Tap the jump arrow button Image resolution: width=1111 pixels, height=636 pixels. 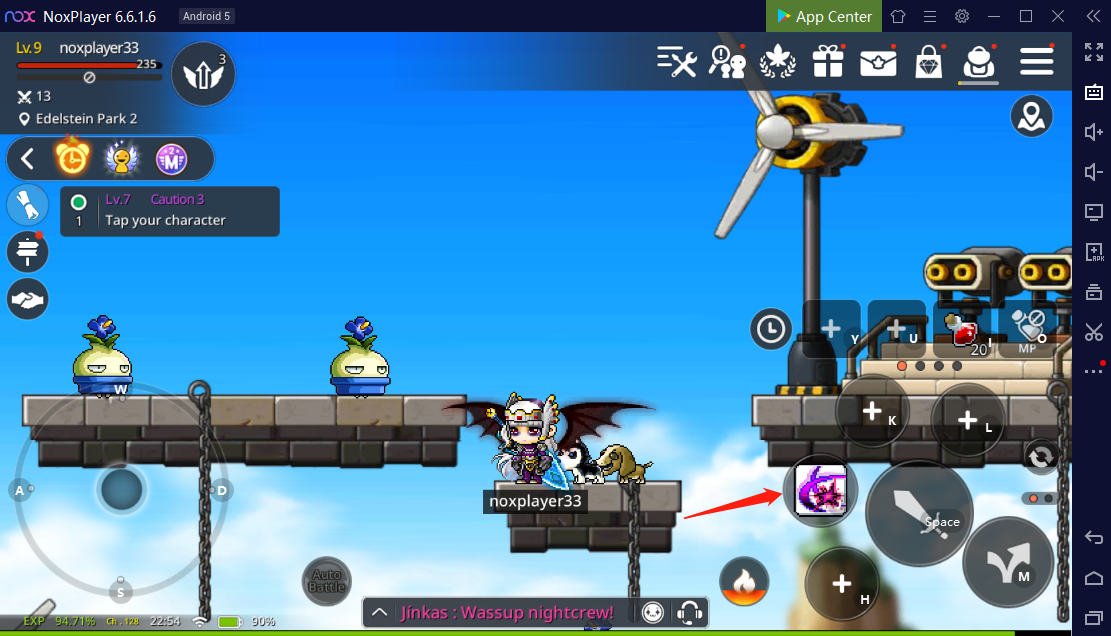(1007, 562)
